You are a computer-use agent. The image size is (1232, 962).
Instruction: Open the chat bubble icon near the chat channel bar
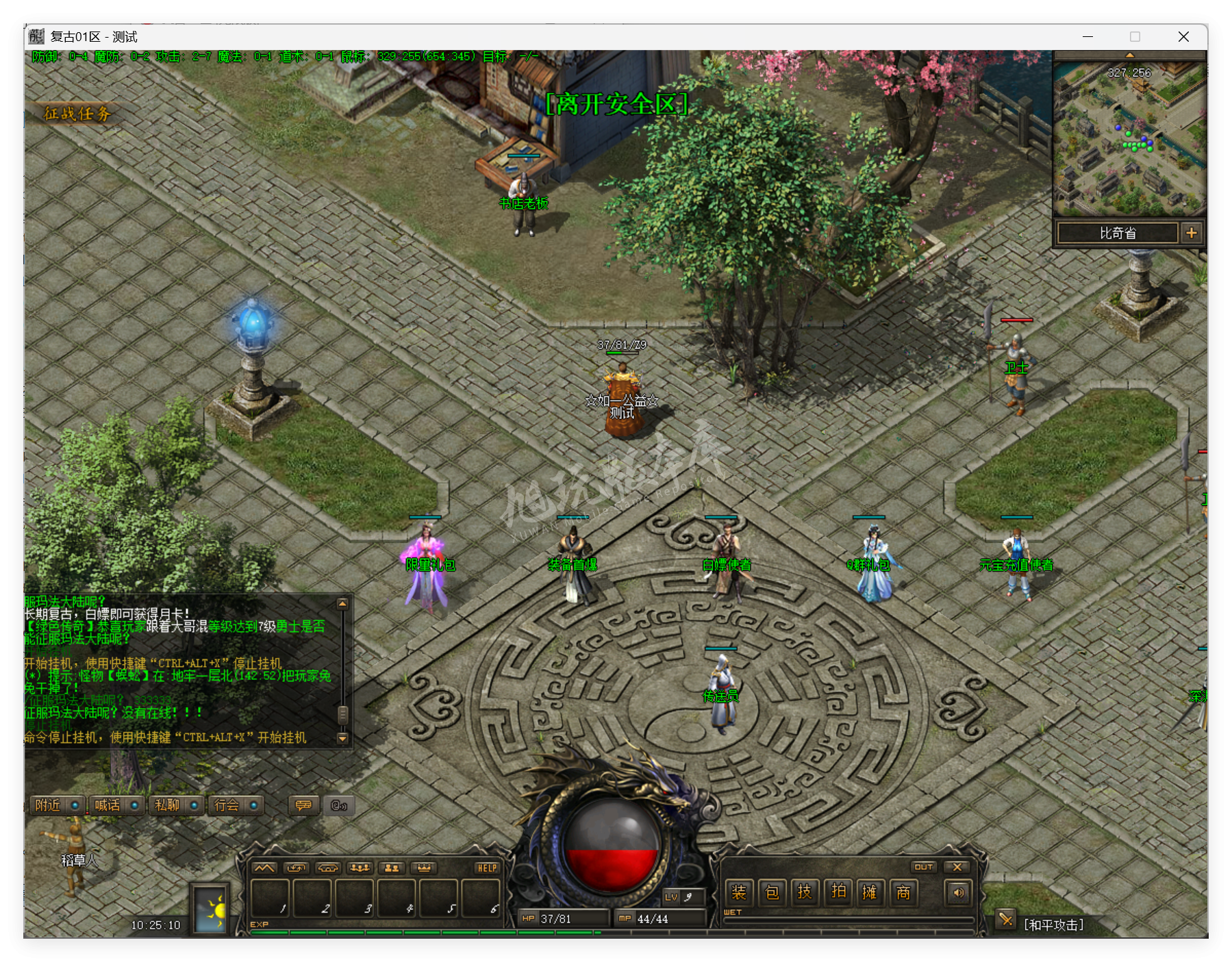303,806
